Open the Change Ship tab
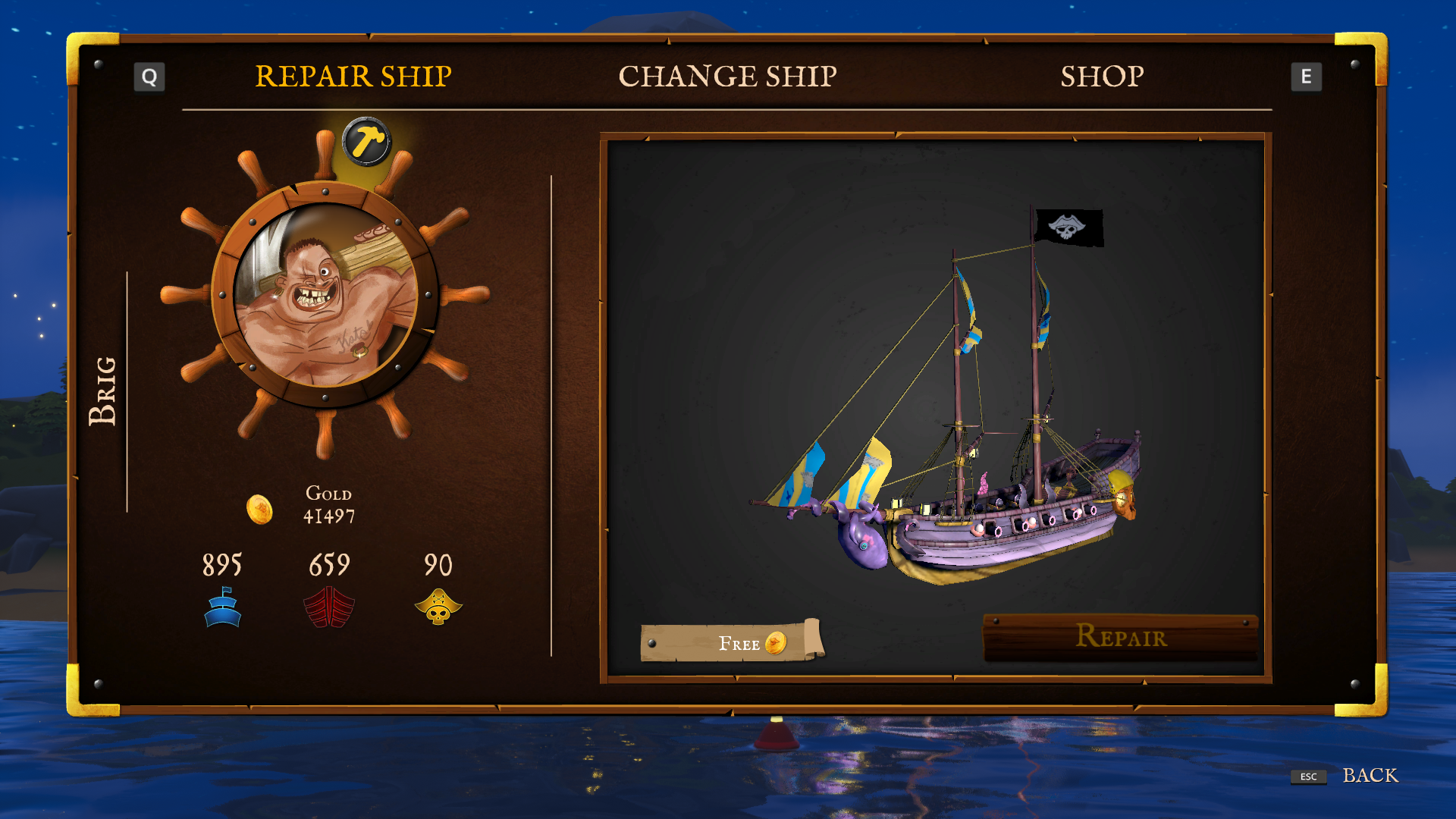Image resolution: width=1456 pixels, height=819 pixels. pyautogui.click(x=730, y=76)
